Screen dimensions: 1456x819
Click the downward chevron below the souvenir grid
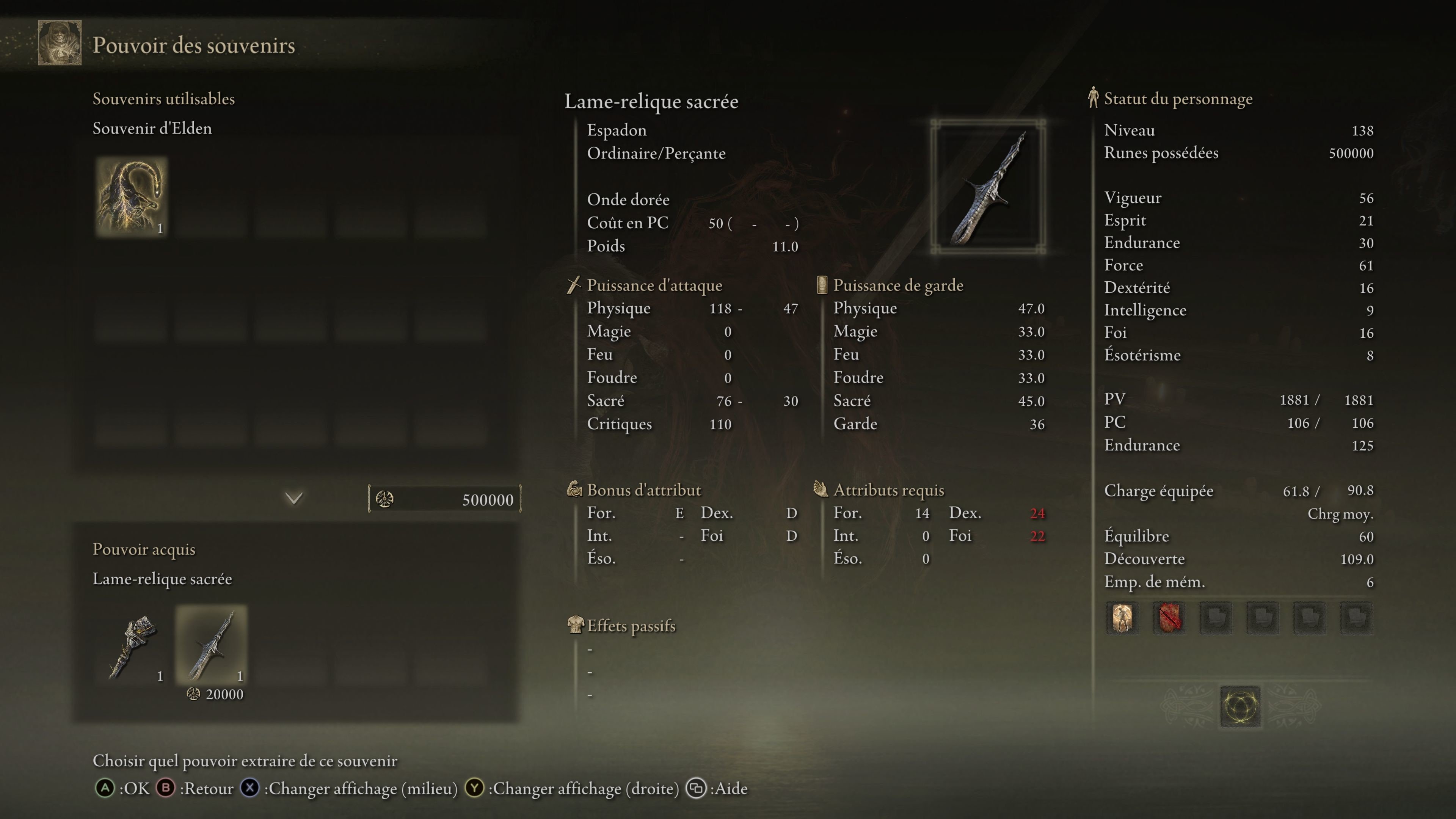(x=294, y=498)
